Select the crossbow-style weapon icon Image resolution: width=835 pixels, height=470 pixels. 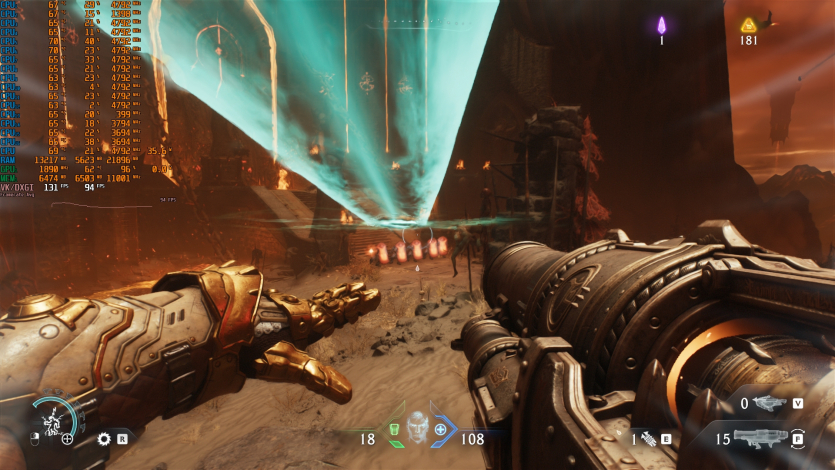pos(767,403)
